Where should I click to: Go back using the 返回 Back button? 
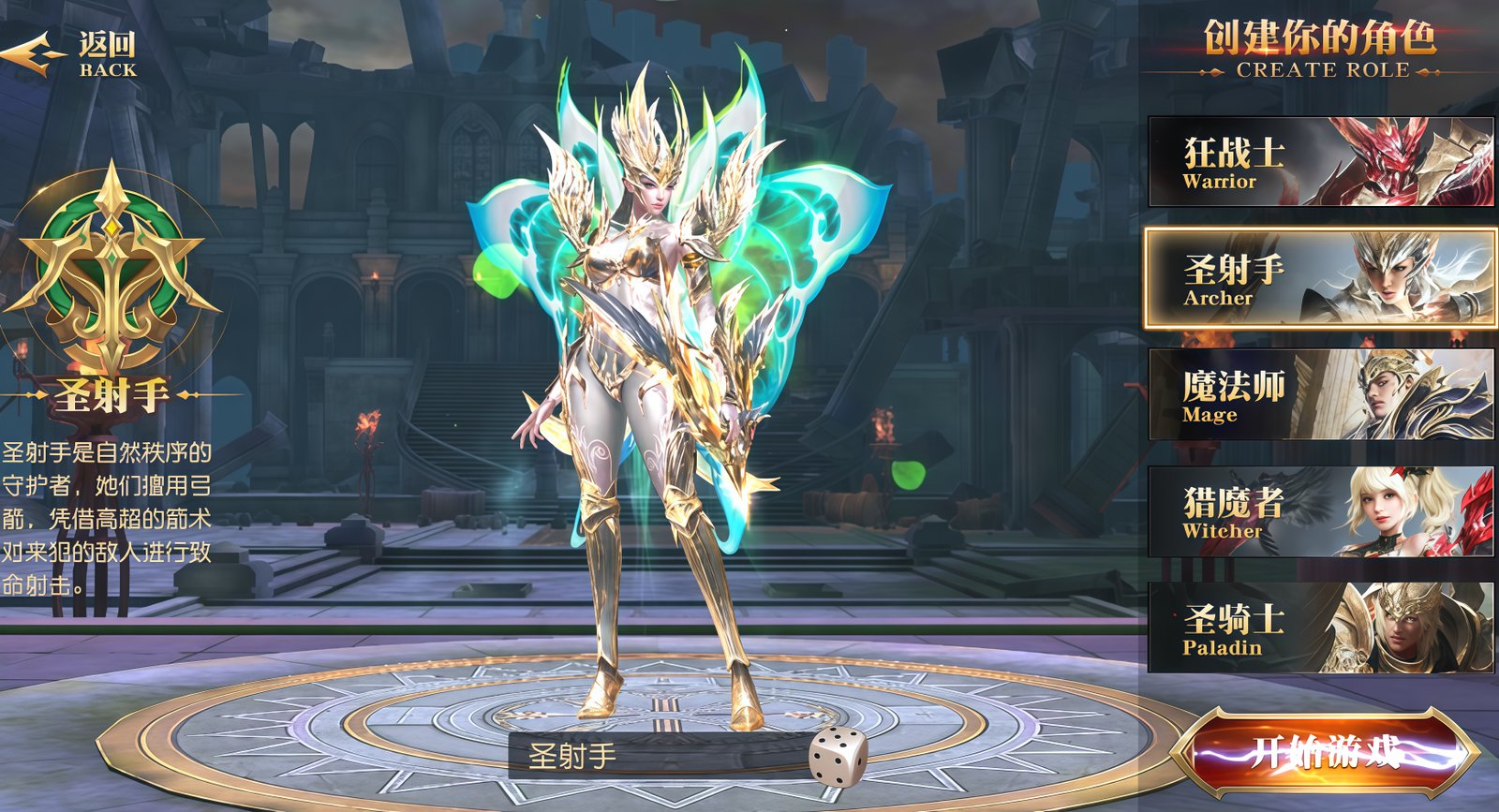click(73, 54)
